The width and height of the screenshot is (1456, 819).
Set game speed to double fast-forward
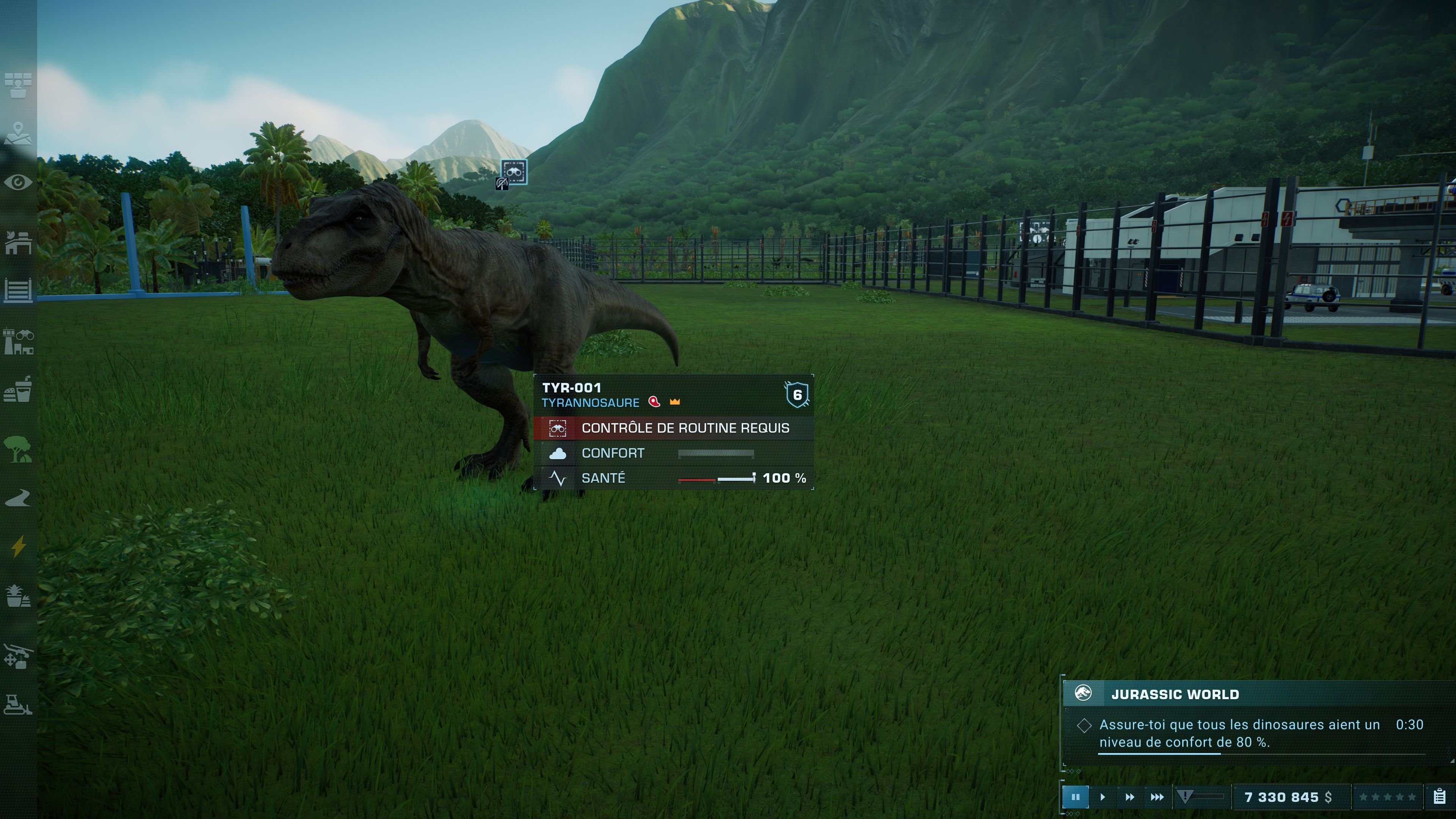pyautogui.click(x=1129, y=797)
